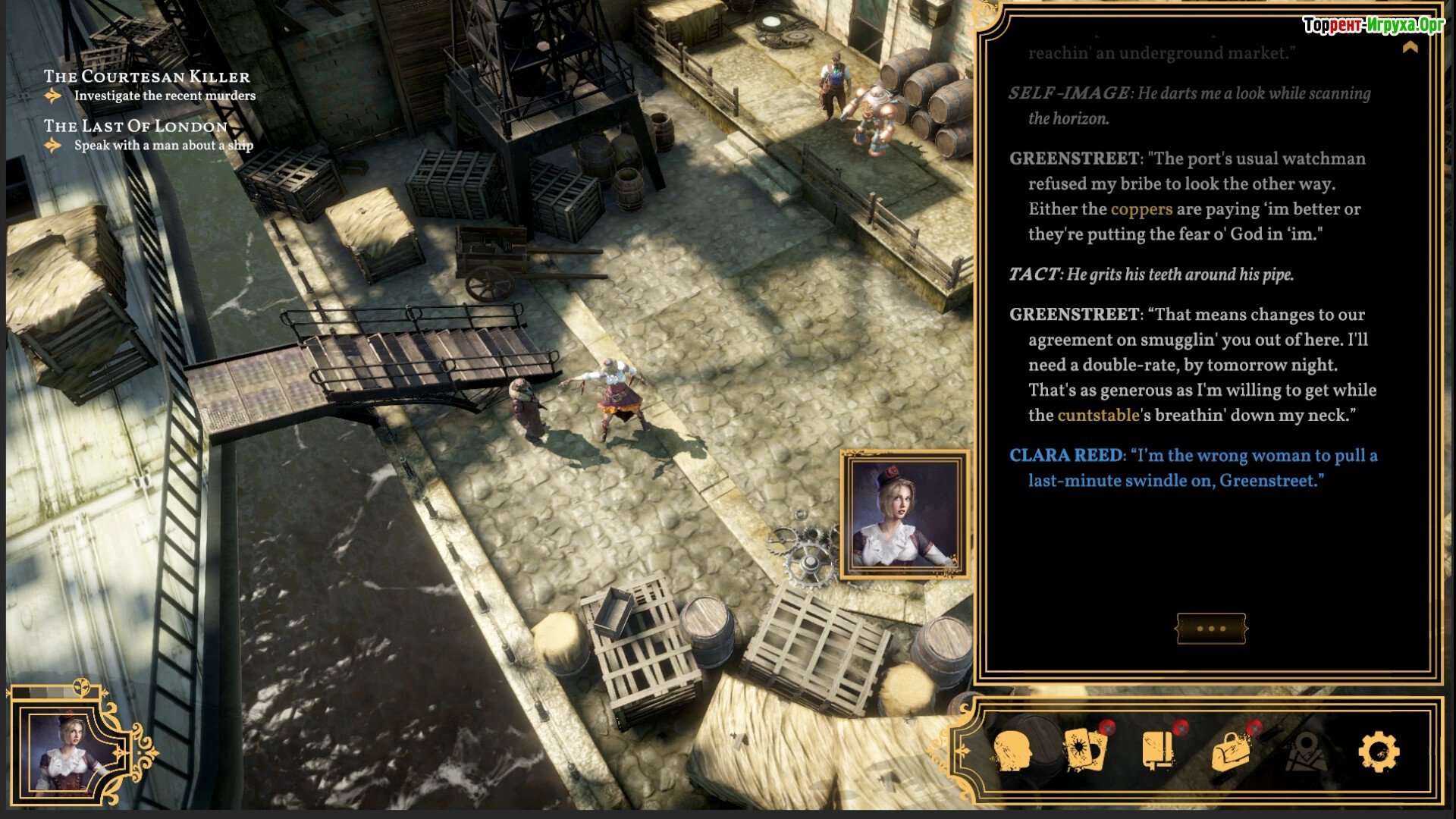
Task: Open the tarot cards menu icon
Action: (1085, 750)
